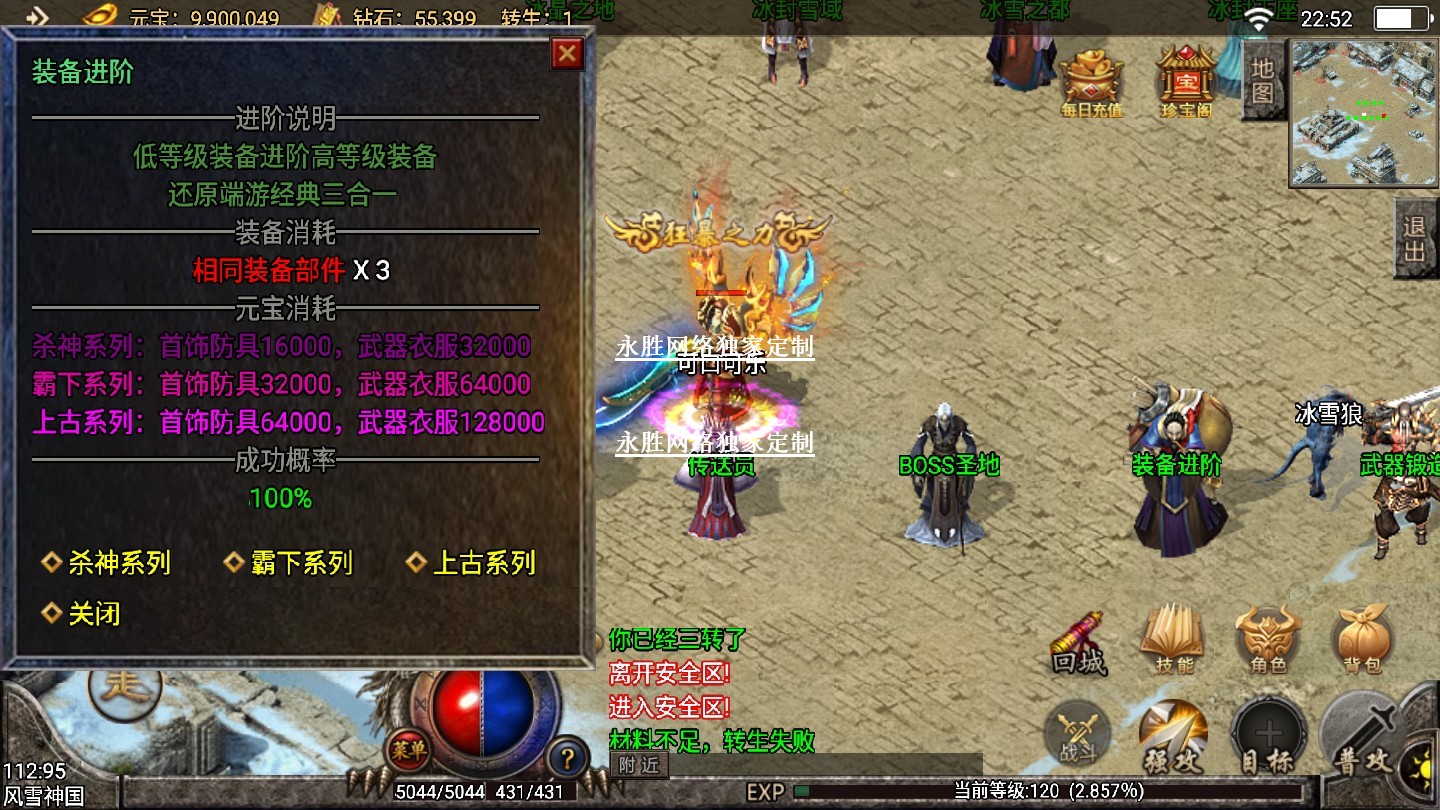
Task: Pick the 上古系列 option
Action: point(483,562)
